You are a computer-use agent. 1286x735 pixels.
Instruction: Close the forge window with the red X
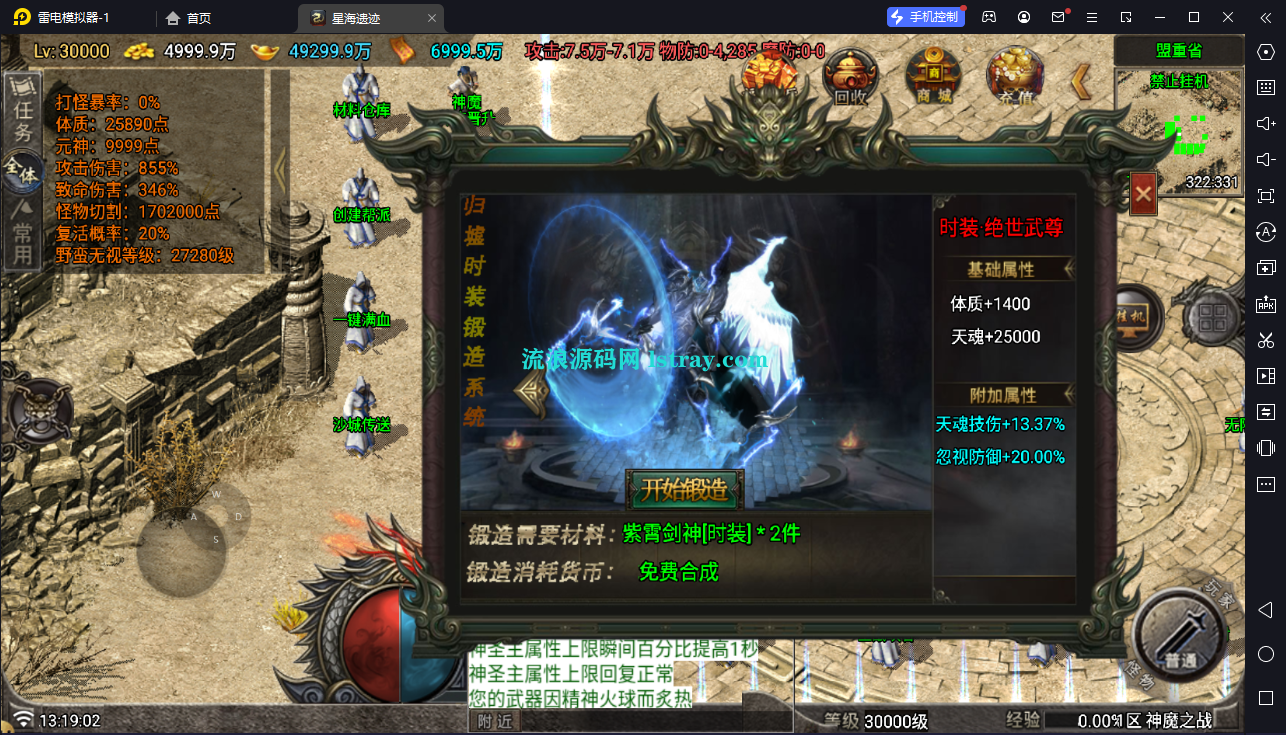pyautogui.click(x=1142, y=194)
